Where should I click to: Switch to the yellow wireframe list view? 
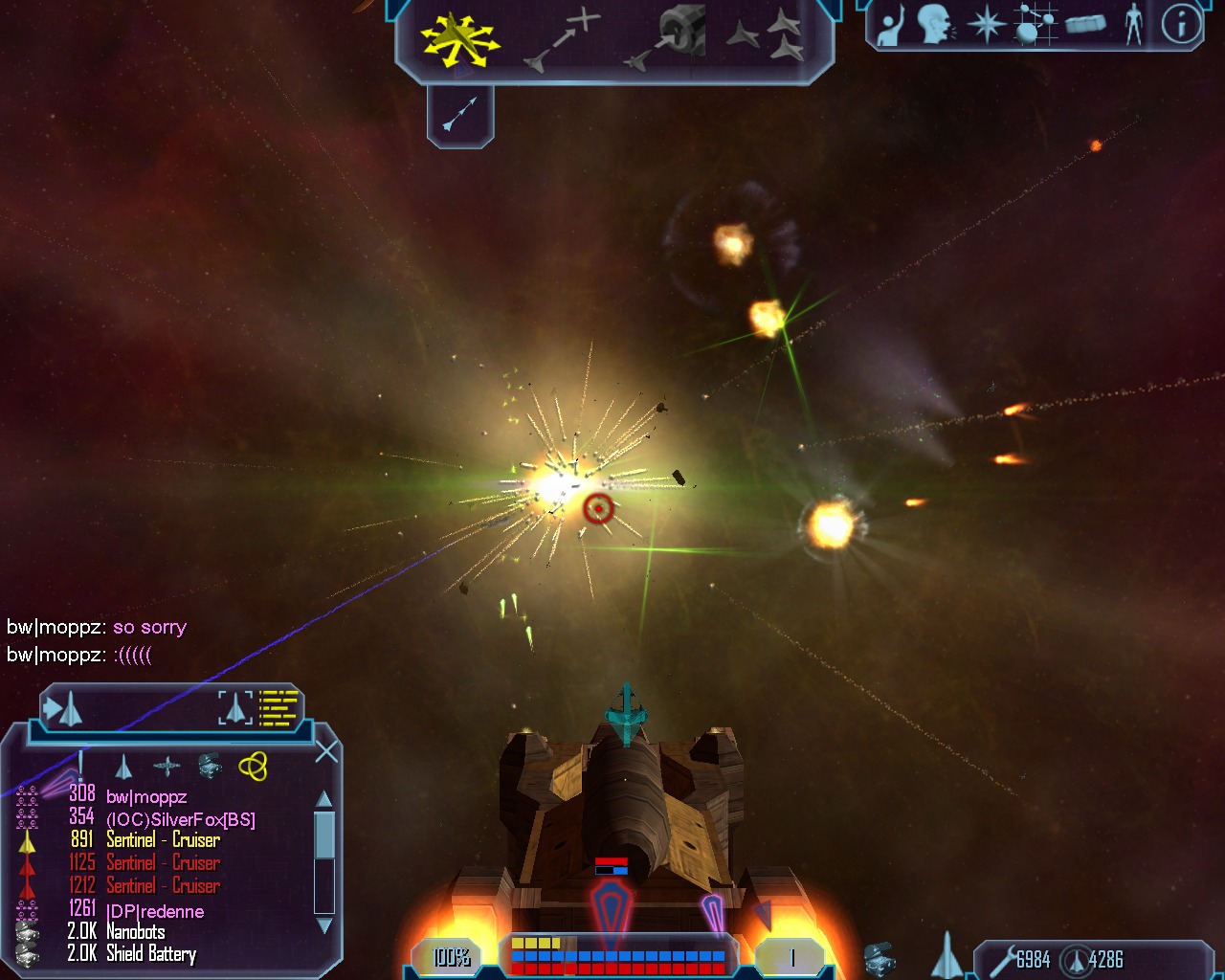278,707
